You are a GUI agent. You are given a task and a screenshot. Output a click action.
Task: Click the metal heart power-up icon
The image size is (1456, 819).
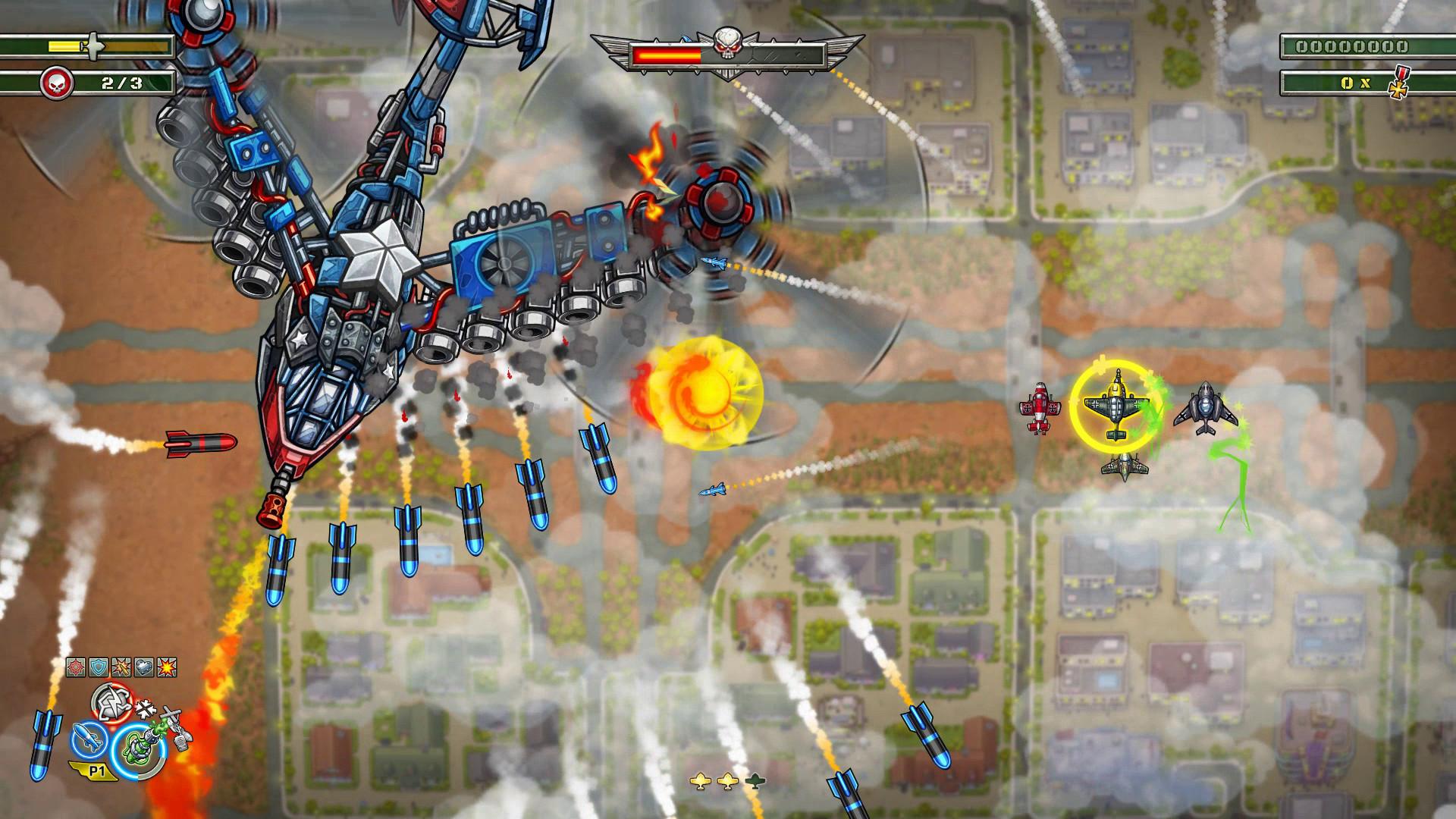click(x=143, y=667)
